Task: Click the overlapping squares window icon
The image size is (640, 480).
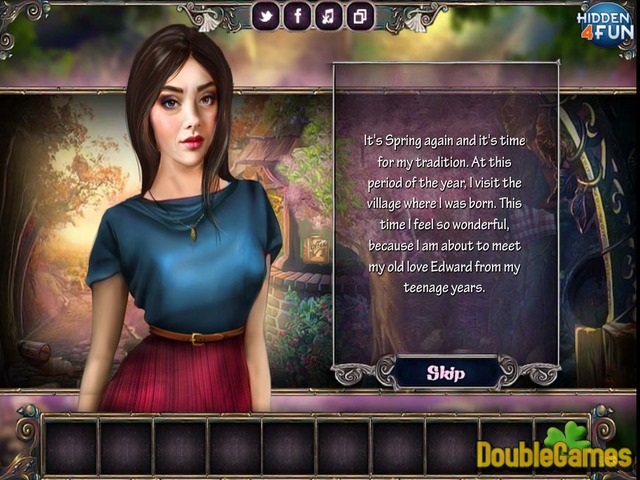Action: click(359, 16)
